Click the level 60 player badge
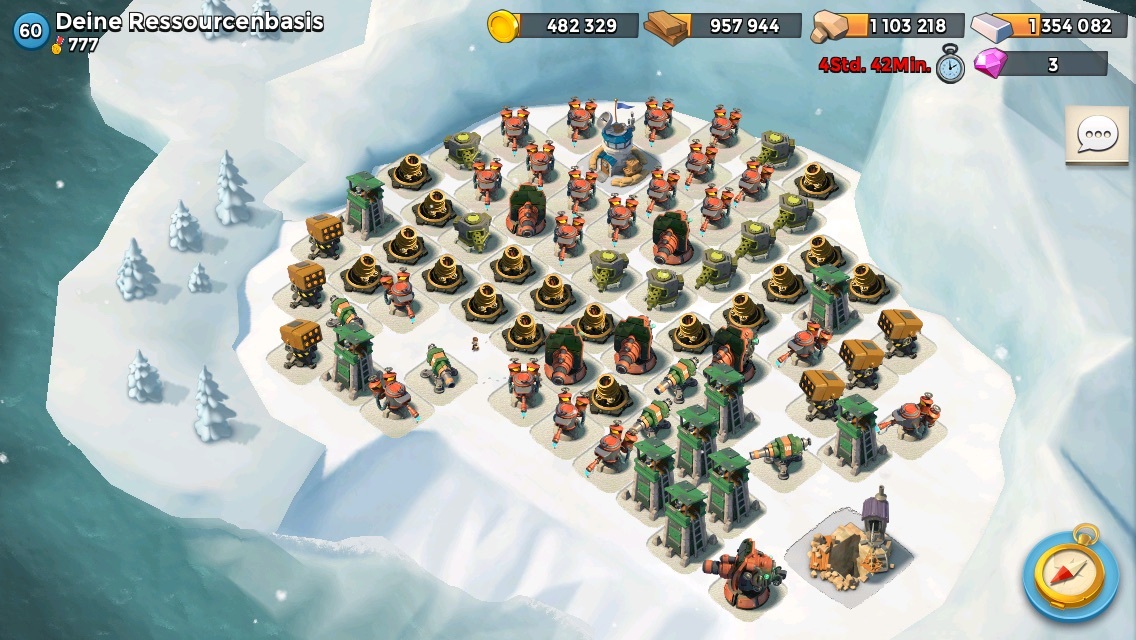Image resolution: width=1136 pixels, height=640 pixels. pyautogui.click(x=31, y=30)
